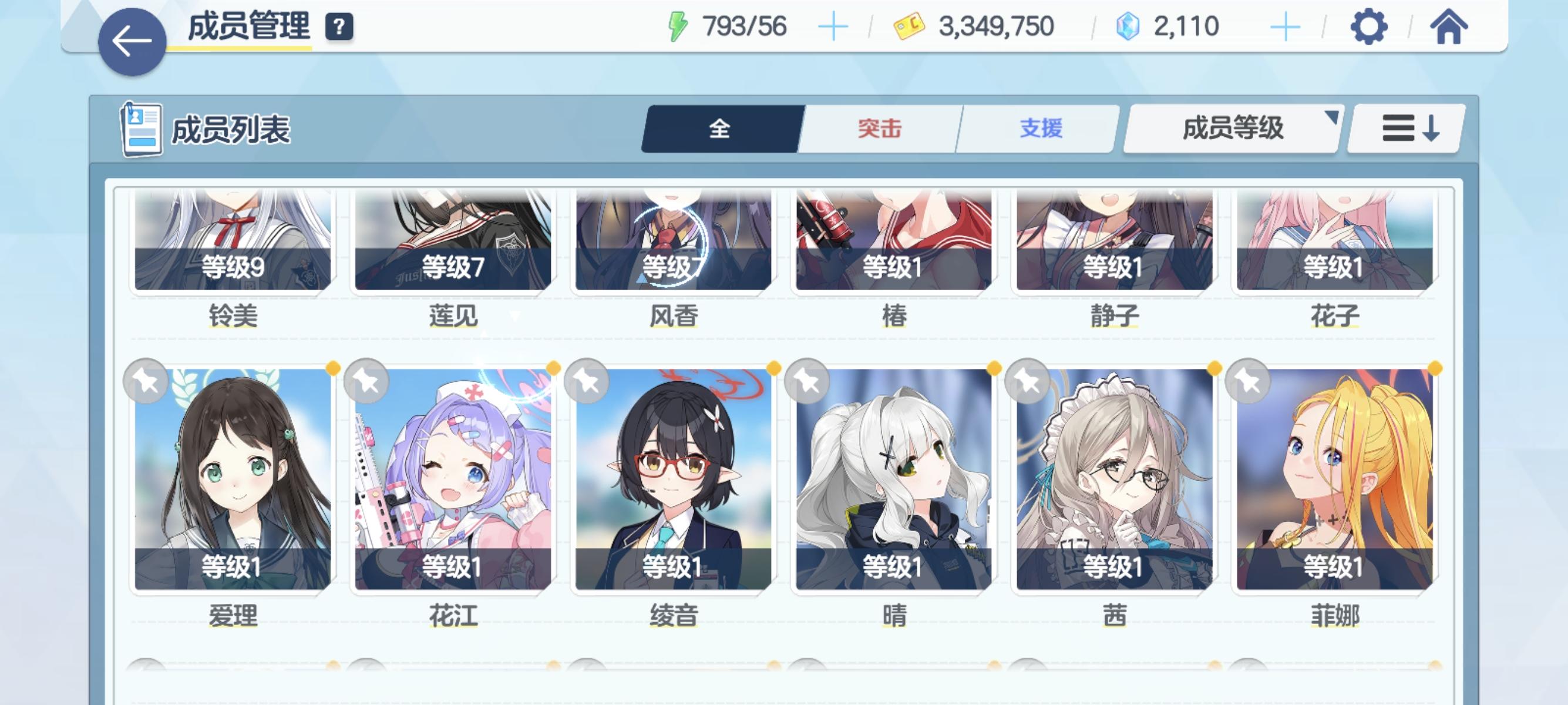Switch to the 突击 tab
This screenshot has height=705, width=1568.
click(880, 129)
